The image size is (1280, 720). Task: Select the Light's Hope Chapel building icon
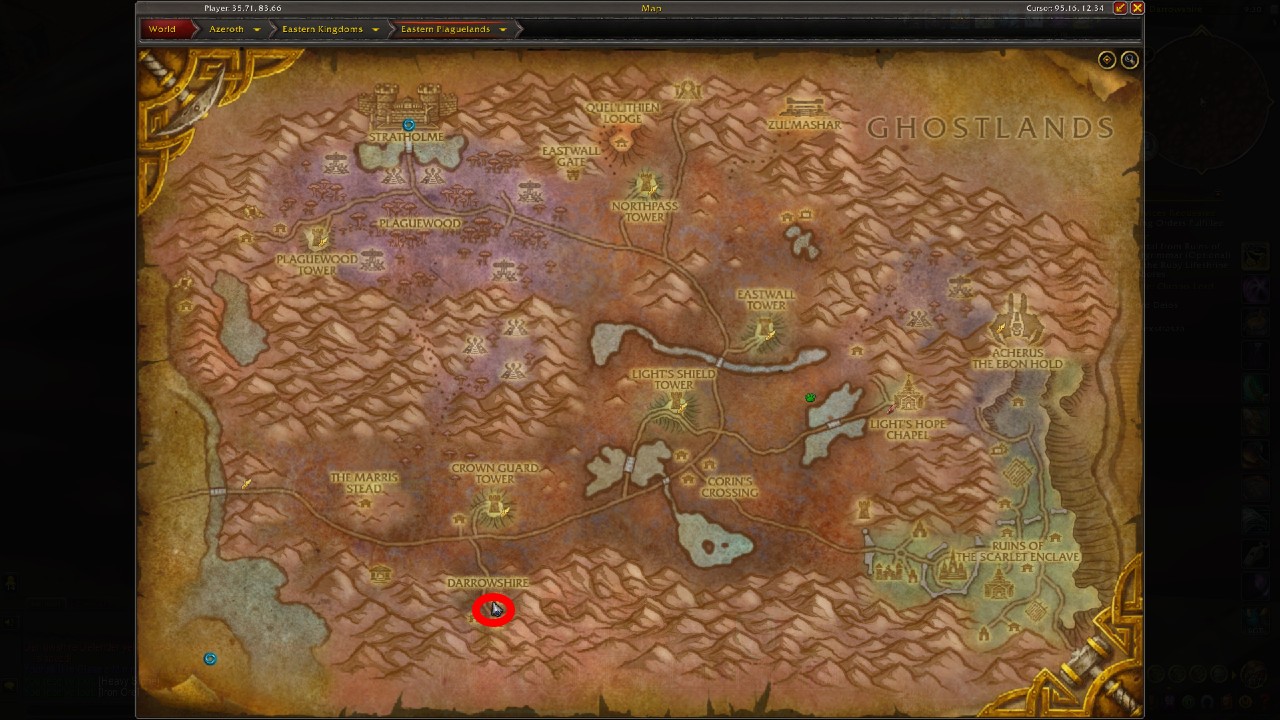click(x=908, y=400)
